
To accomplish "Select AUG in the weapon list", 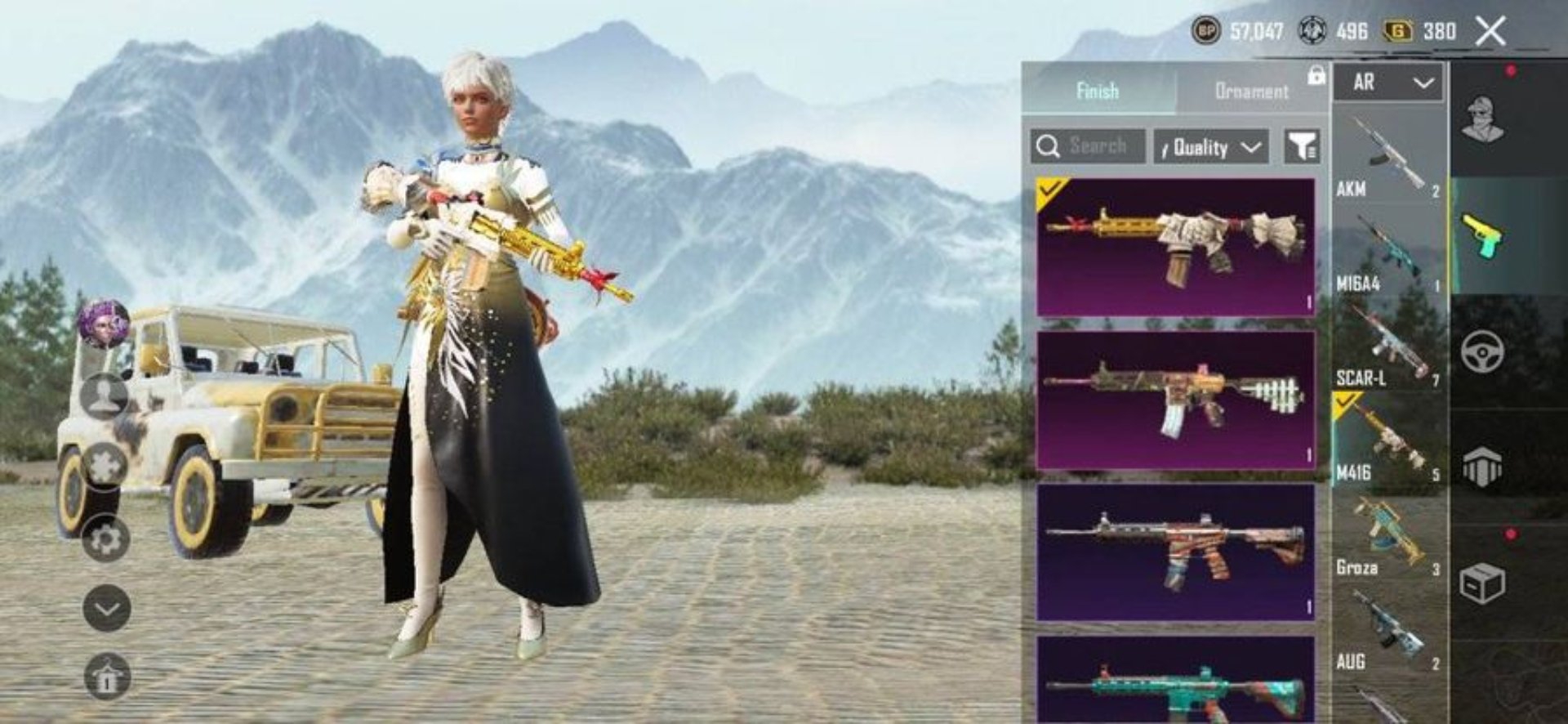I will pos(1387,630).
